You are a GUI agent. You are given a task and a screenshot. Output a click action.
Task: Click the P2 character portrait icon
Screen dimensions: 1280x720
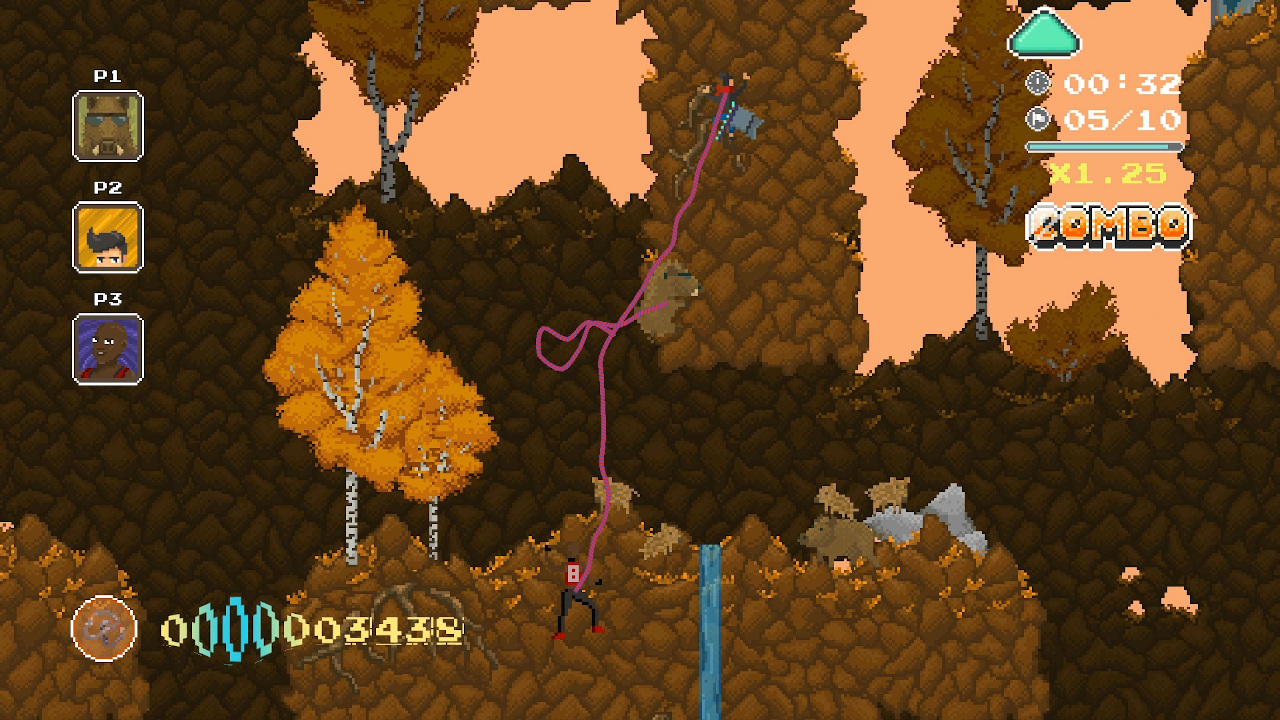106,237
